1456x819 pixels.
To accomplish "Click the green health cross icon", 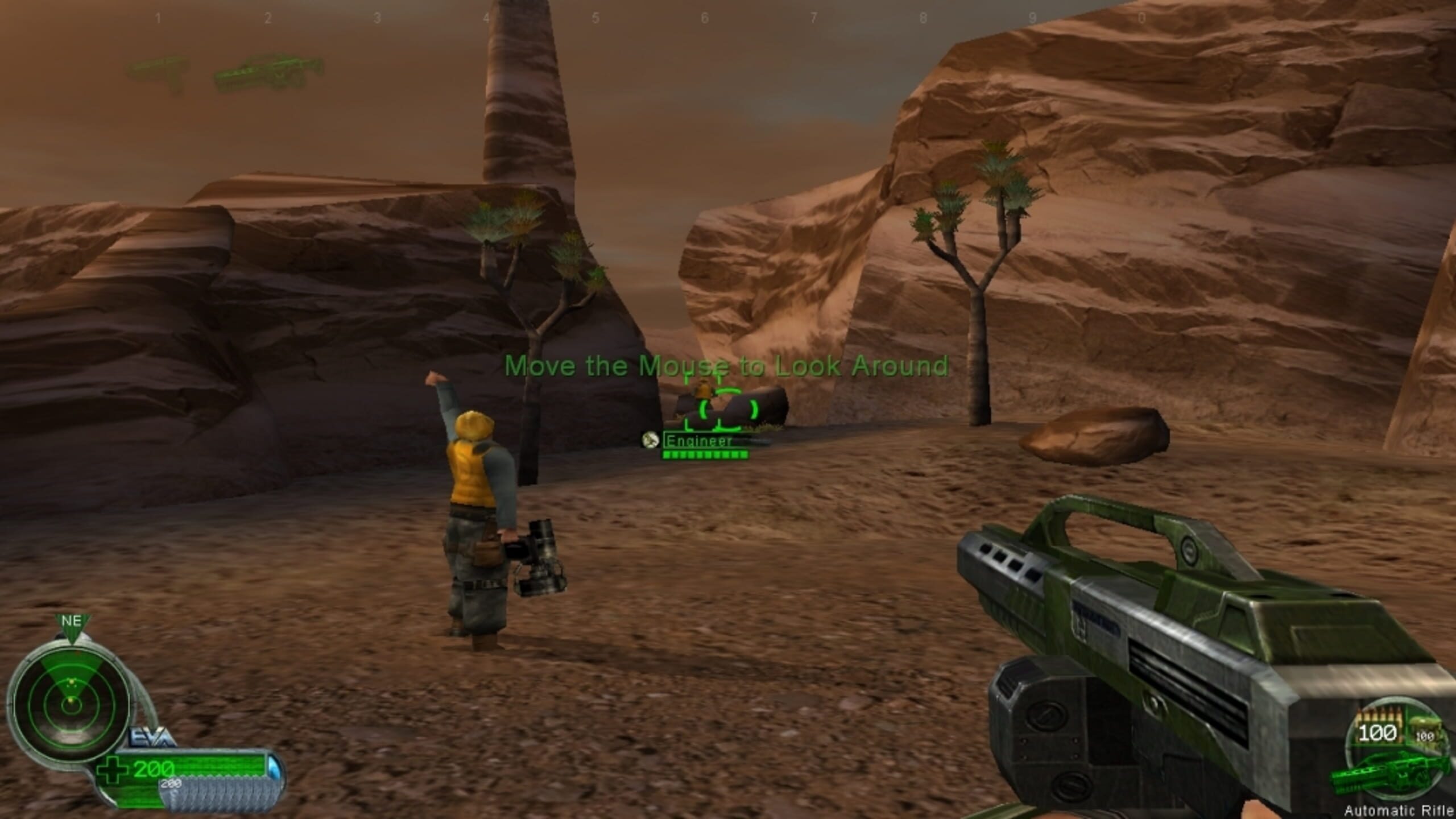I will click(113, 770).
